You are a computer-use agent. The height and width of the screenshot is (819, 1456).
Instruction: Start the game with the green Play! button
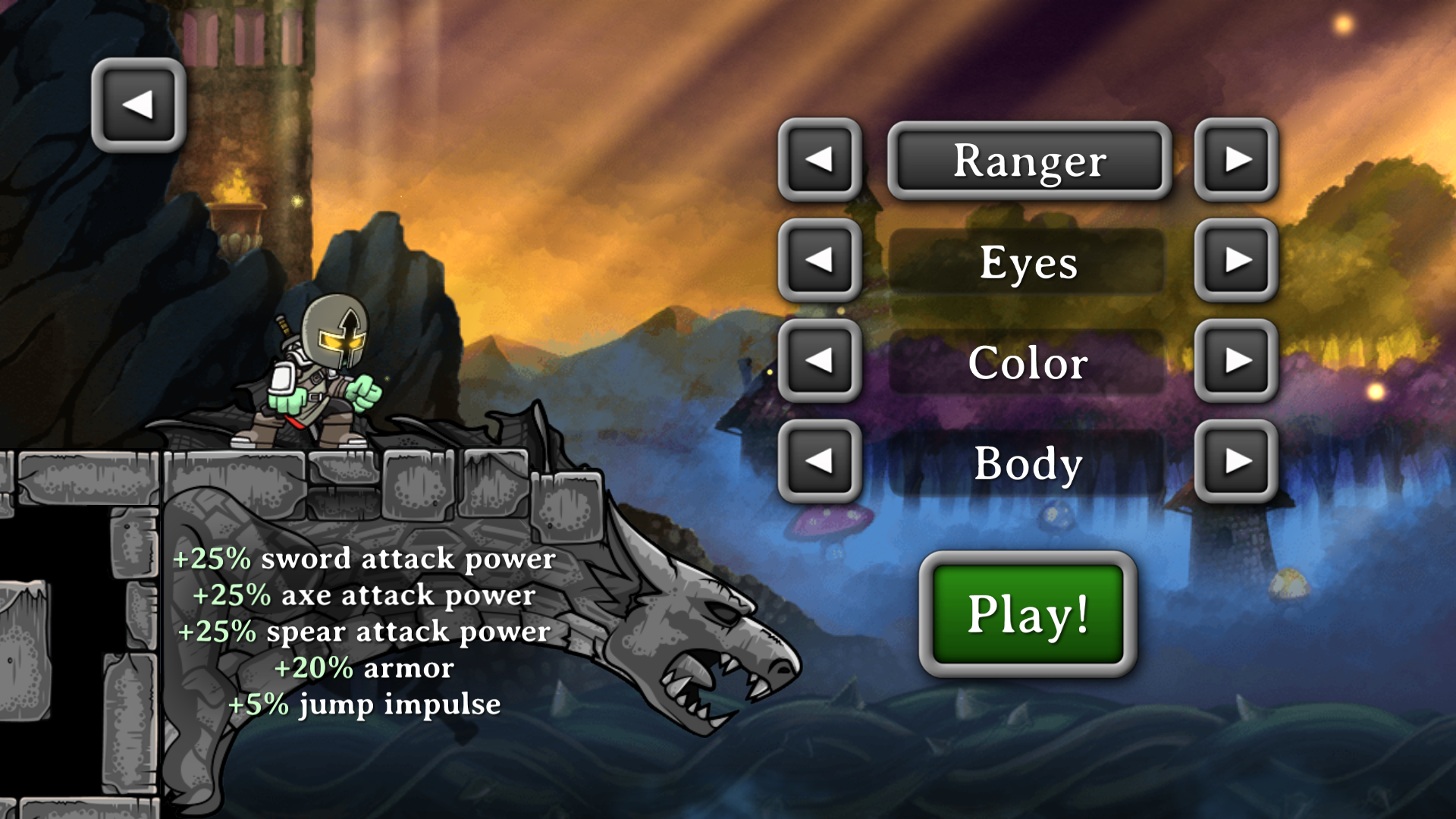(x=1028, y=613)
